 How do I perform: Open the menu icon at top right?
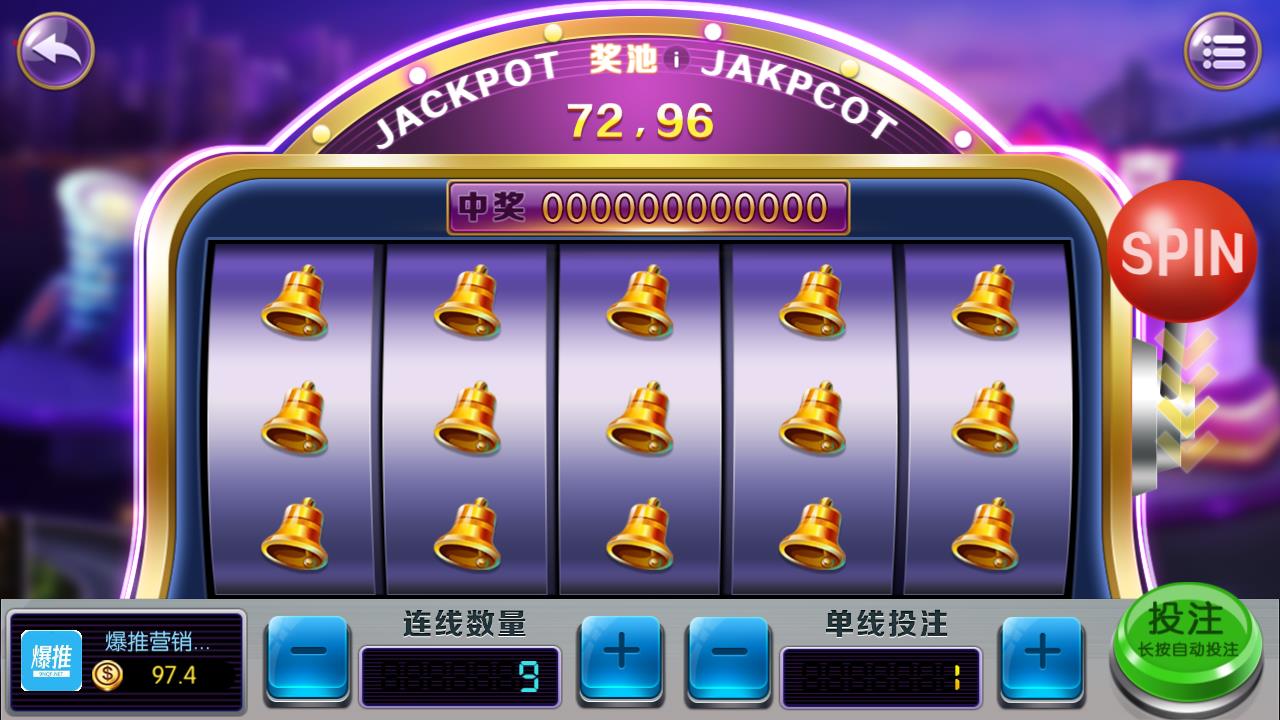coord(1222,51)
